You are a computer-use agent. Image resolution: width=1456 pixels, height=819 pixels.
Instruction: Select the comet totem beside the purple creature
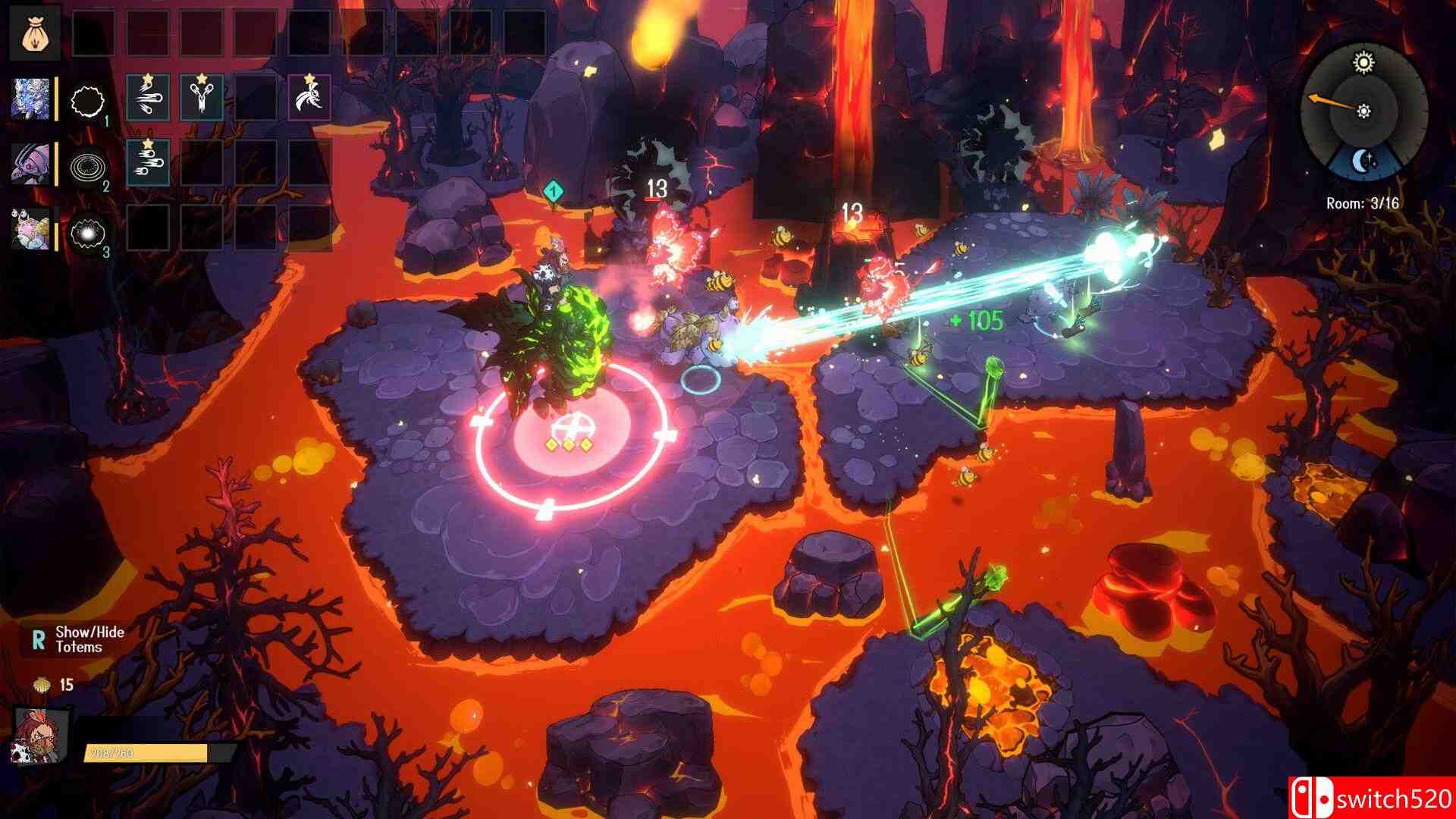click(x=147, y=163)
